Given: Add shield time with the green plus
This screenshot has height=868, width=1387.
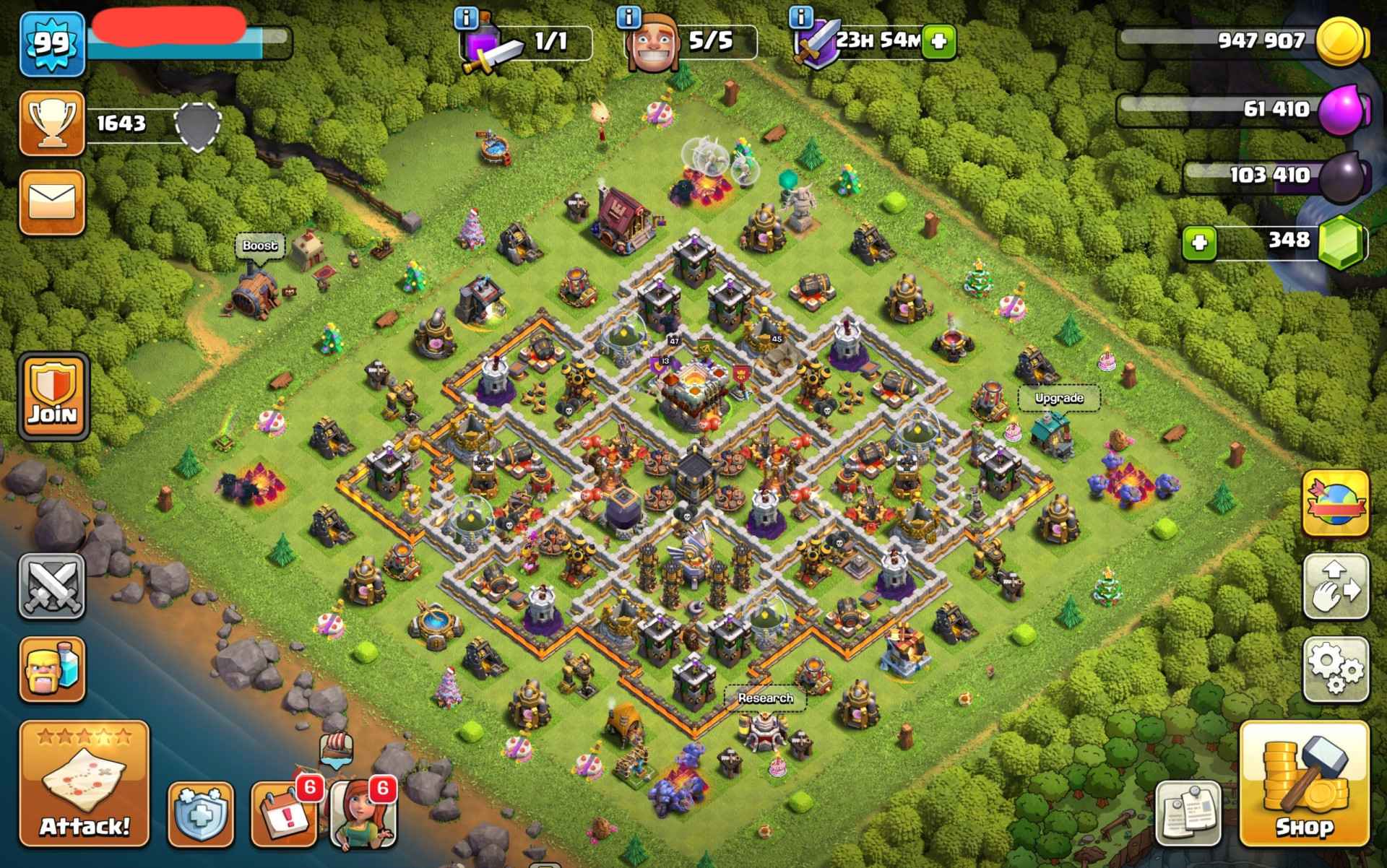Looking at the screenshot, I should coord(938,40).
